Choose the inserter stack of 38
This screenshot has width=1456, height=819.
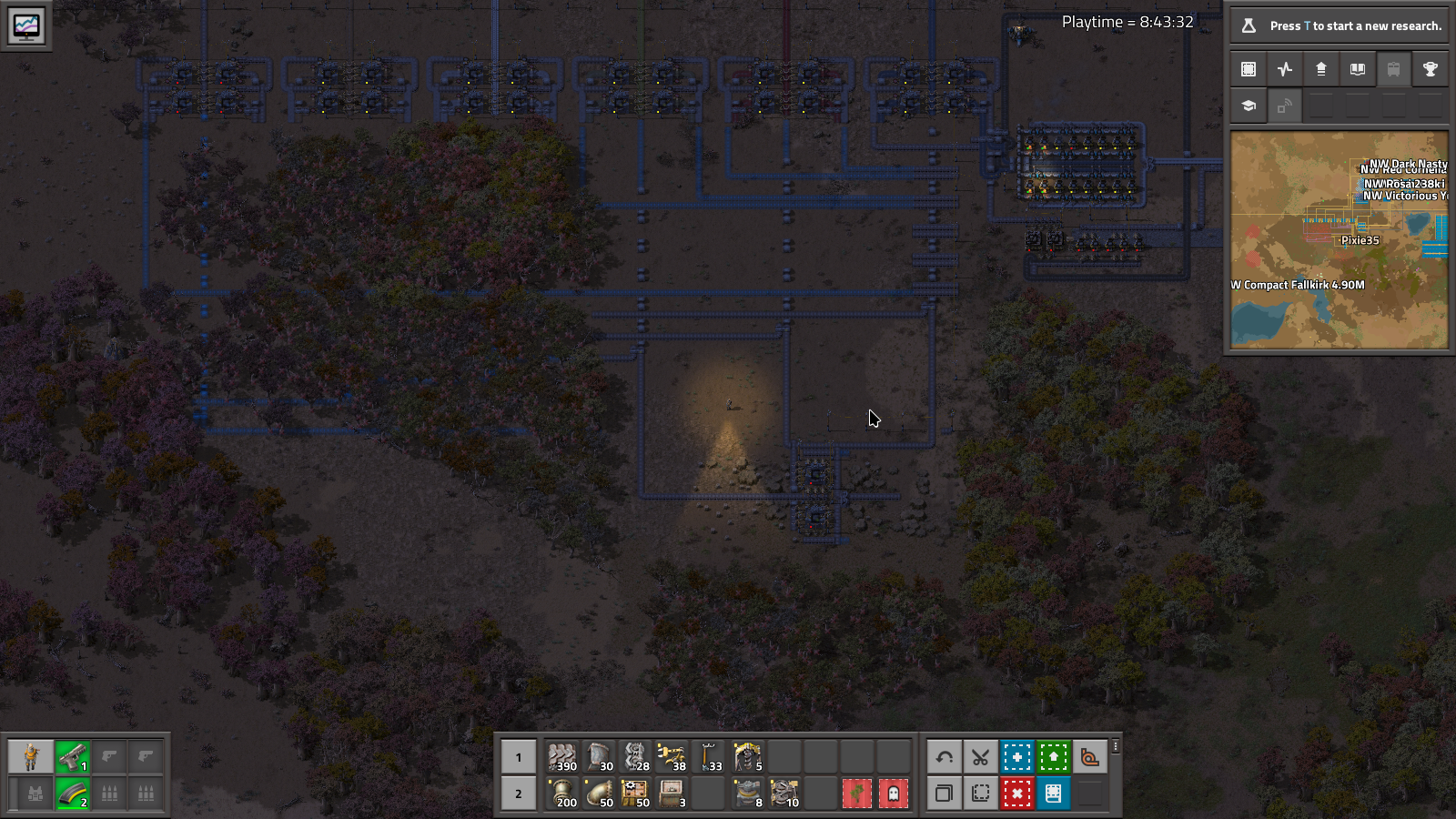coord(672,757)
